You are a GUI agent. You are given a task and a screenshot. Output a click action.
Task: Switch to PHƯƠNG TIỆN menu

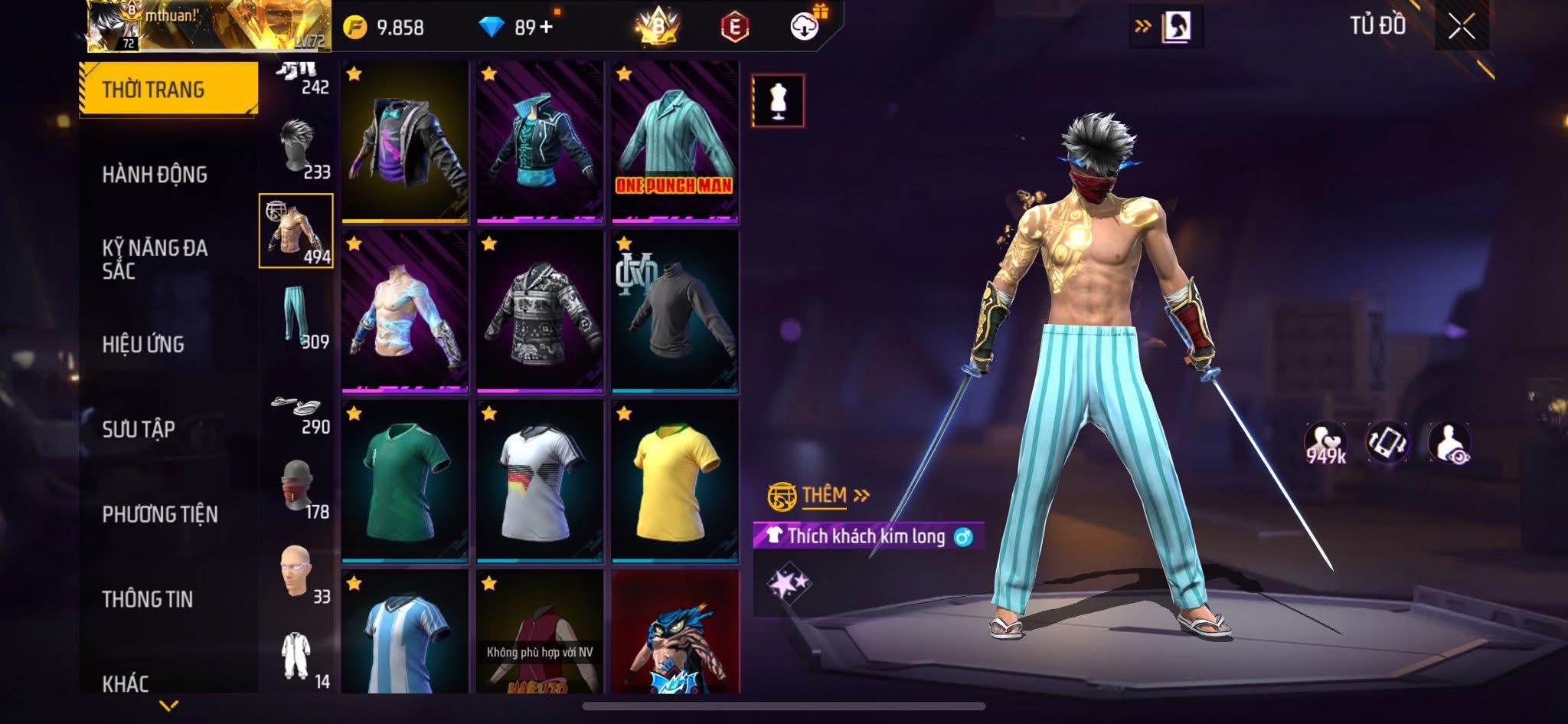click(x=160, y=514)
